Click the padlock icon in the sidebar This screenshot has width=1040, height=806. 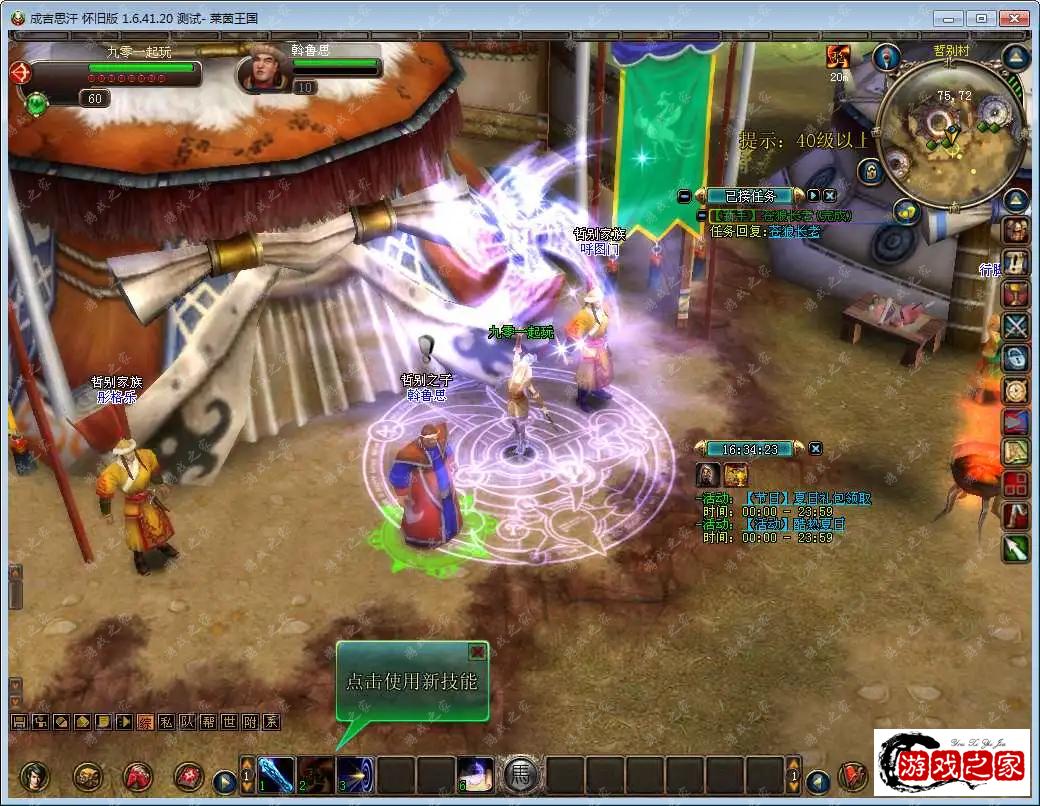click(1016, 357)
